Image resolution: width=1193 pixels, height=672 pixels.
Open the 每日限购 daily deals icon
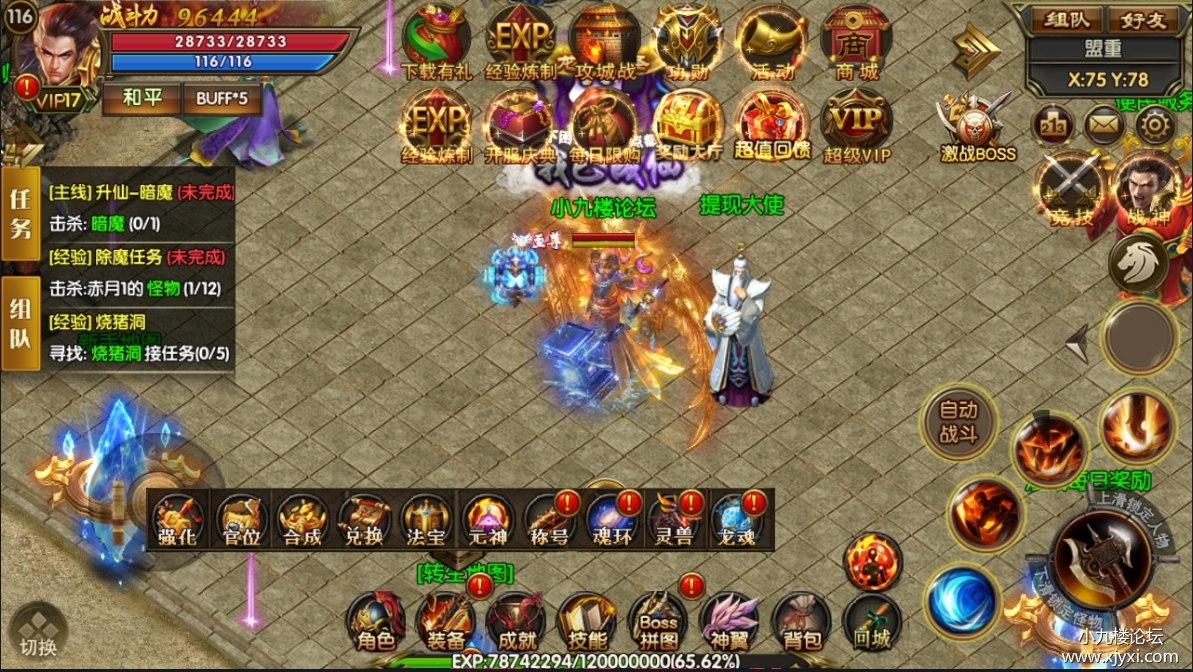tap(605, 125)
